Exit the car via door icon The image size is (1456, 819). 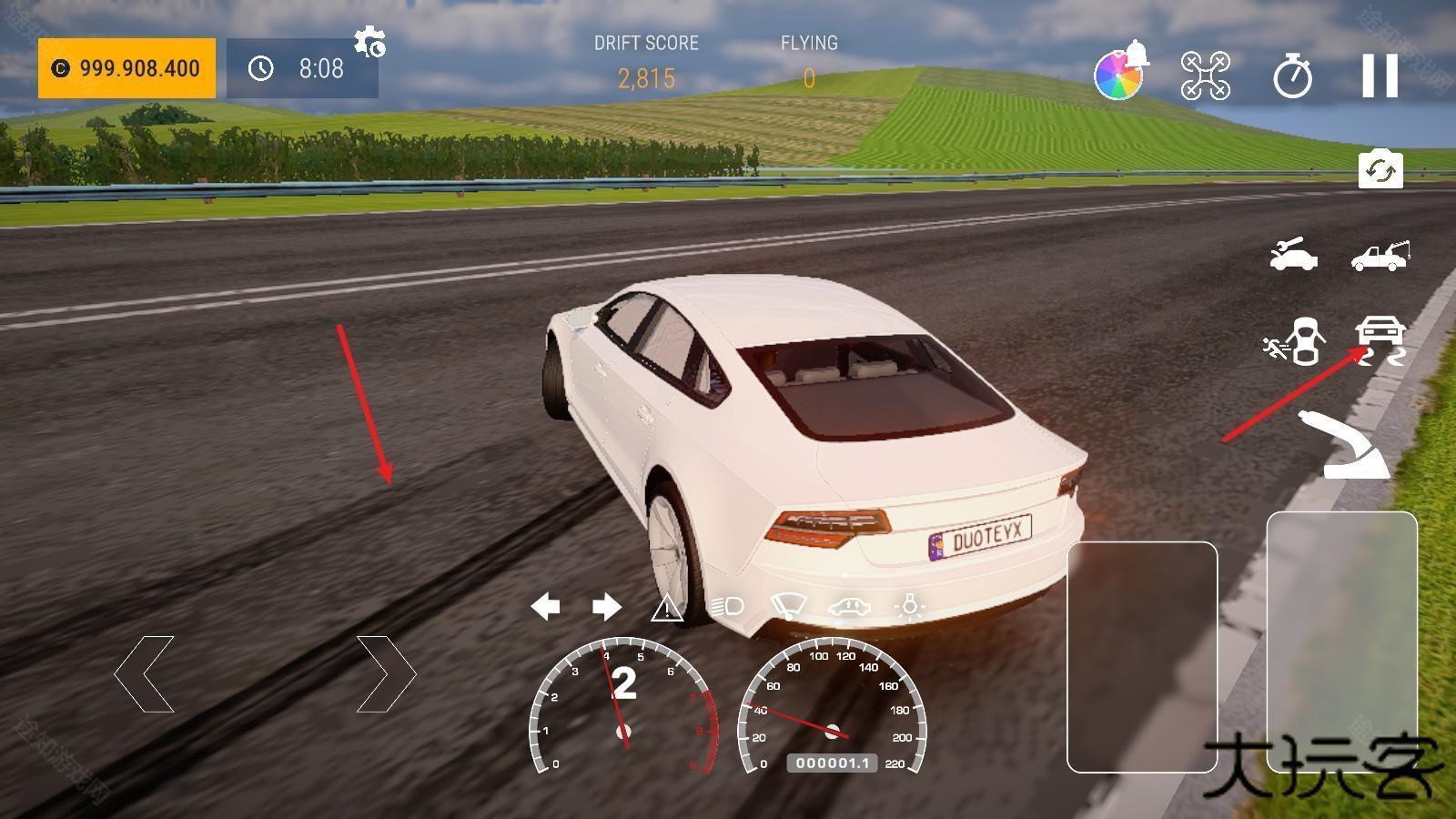pos(1295,341)
